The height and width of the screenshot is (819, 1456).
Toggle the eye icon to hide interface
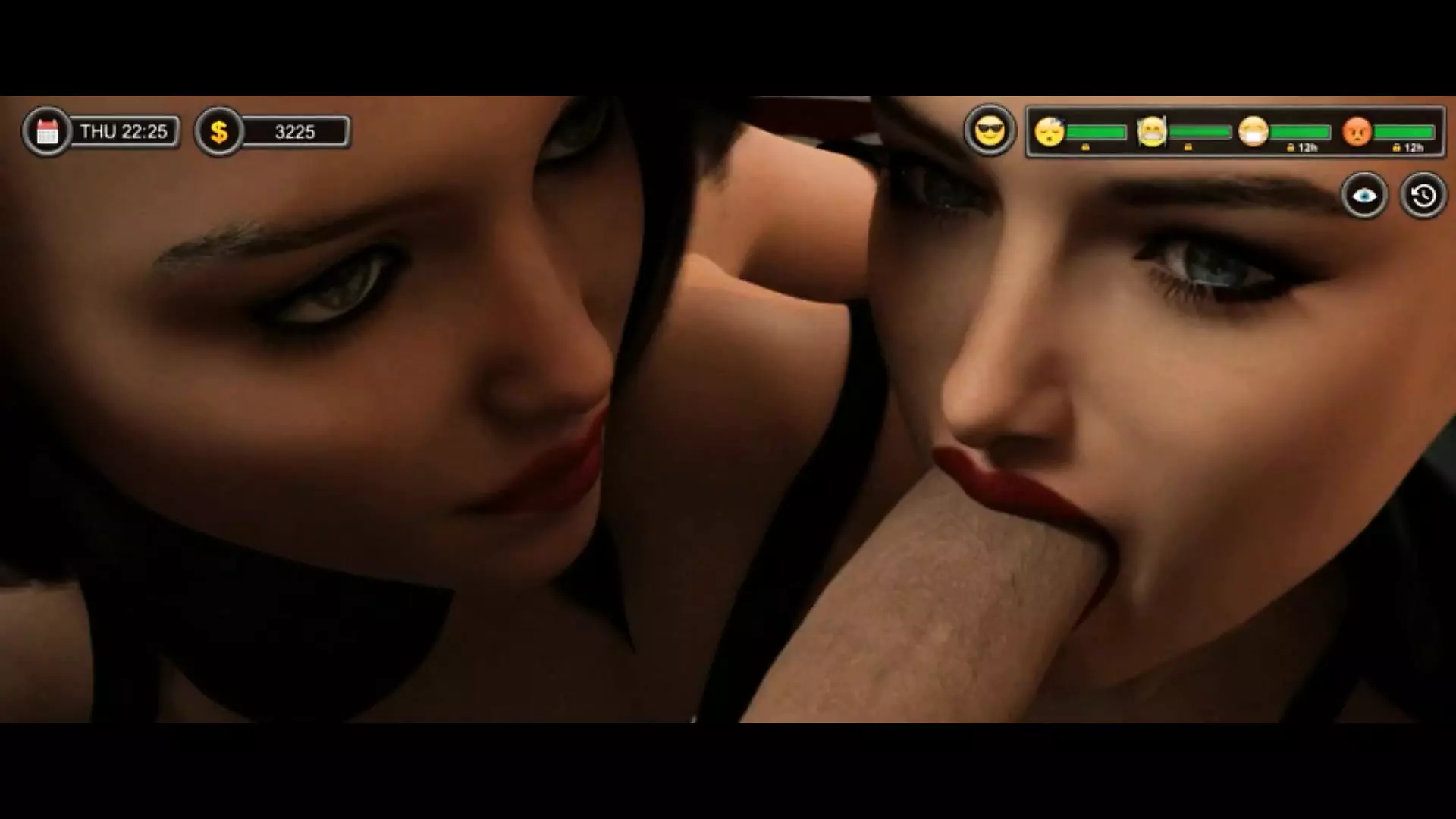[x=1364, y=196]
